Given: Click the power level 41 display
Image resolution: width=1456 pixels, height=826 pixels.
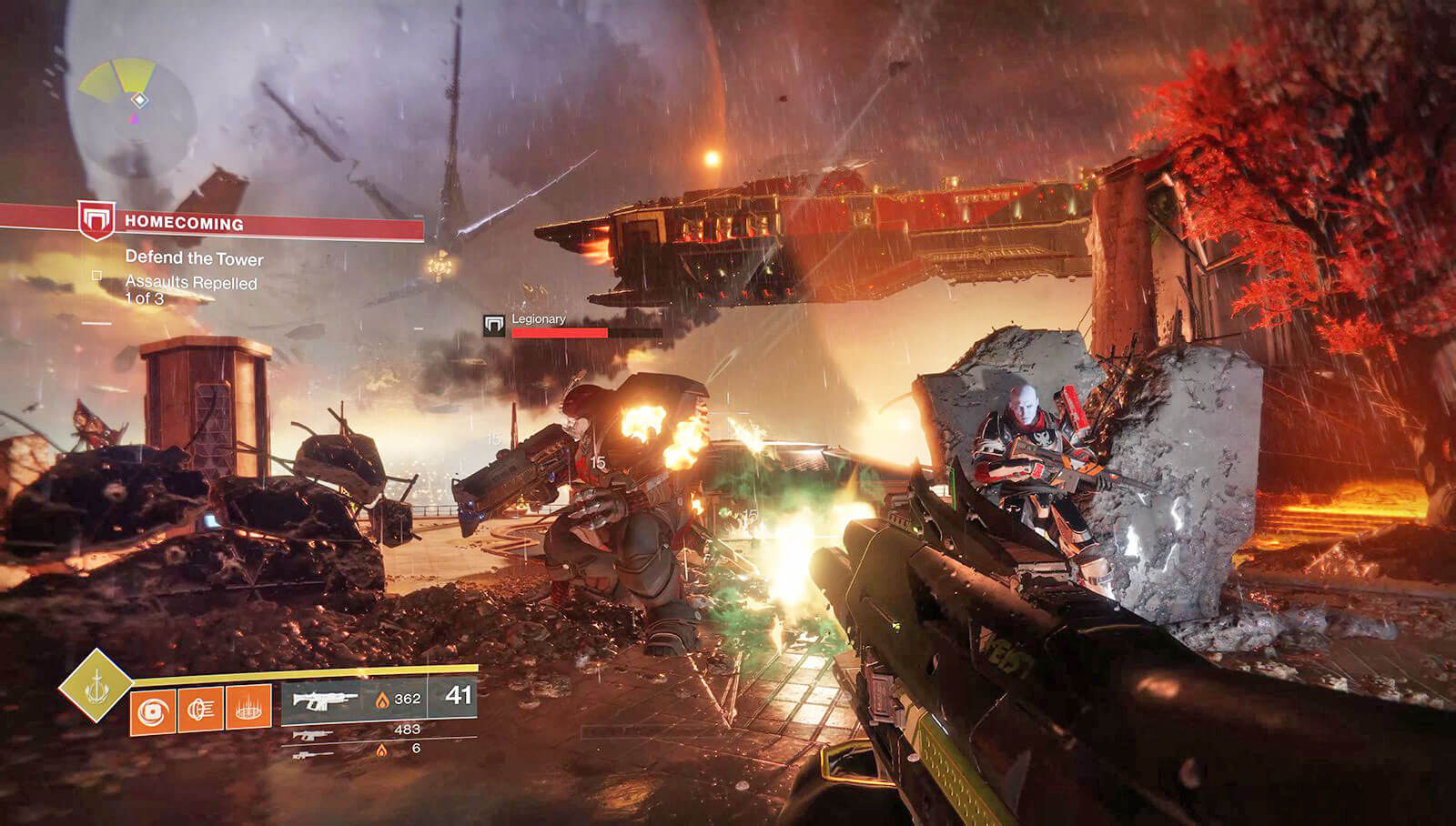Looking at the screenshot, I should coord(455,698).
